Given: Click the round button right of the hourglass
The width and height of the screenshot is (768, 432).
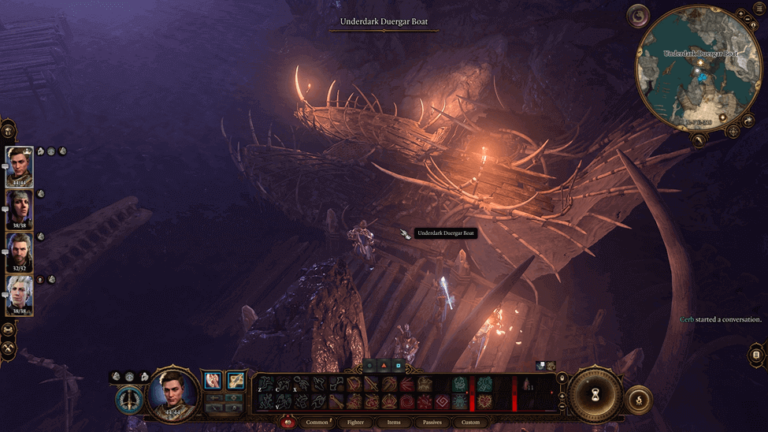Looking at the screenshot, I should click(638, 399).
